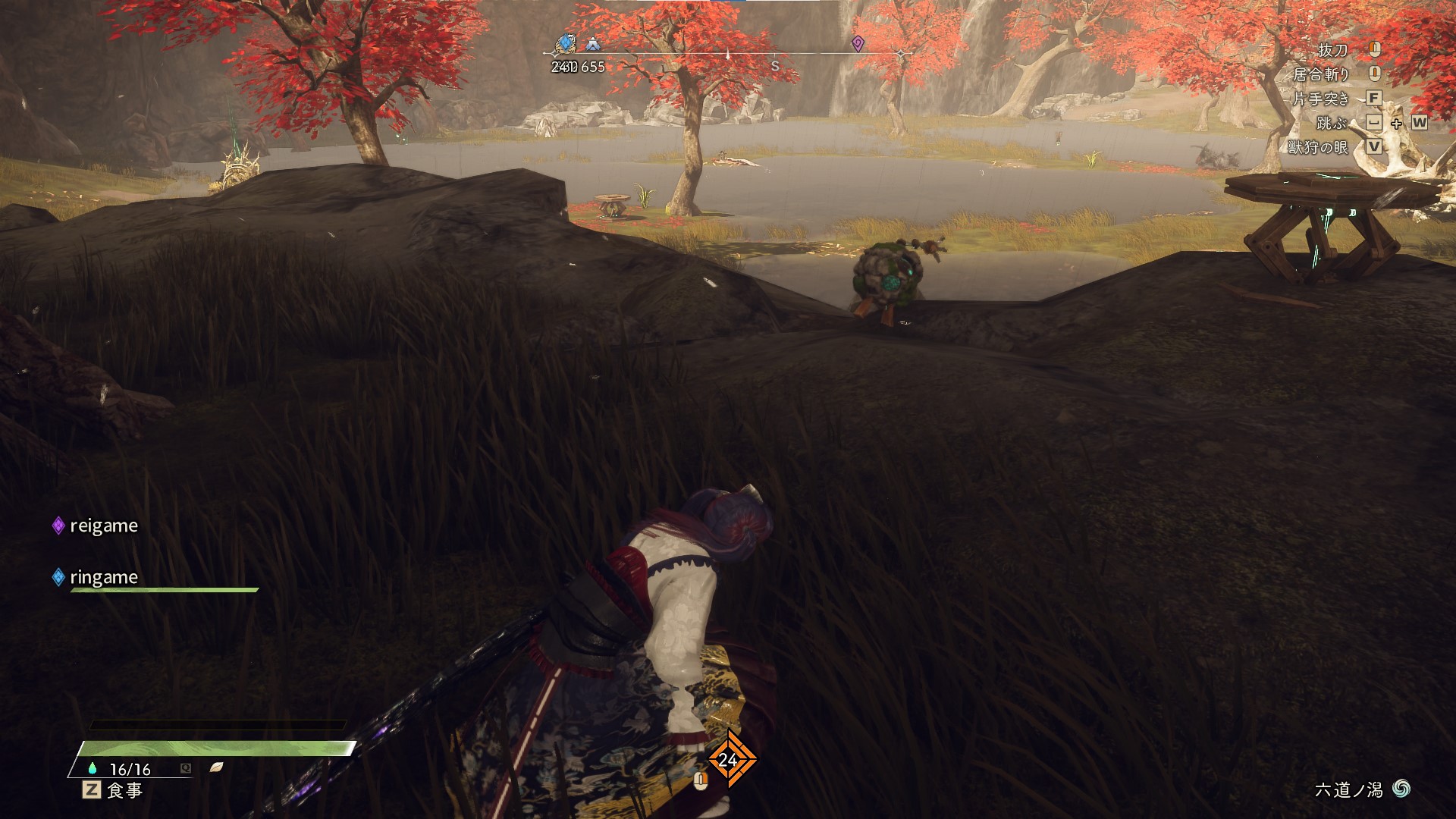Select the blue diamond kemono compass marker
Image resolution: width=1456 pixels, height=819 pixels.
566,43
